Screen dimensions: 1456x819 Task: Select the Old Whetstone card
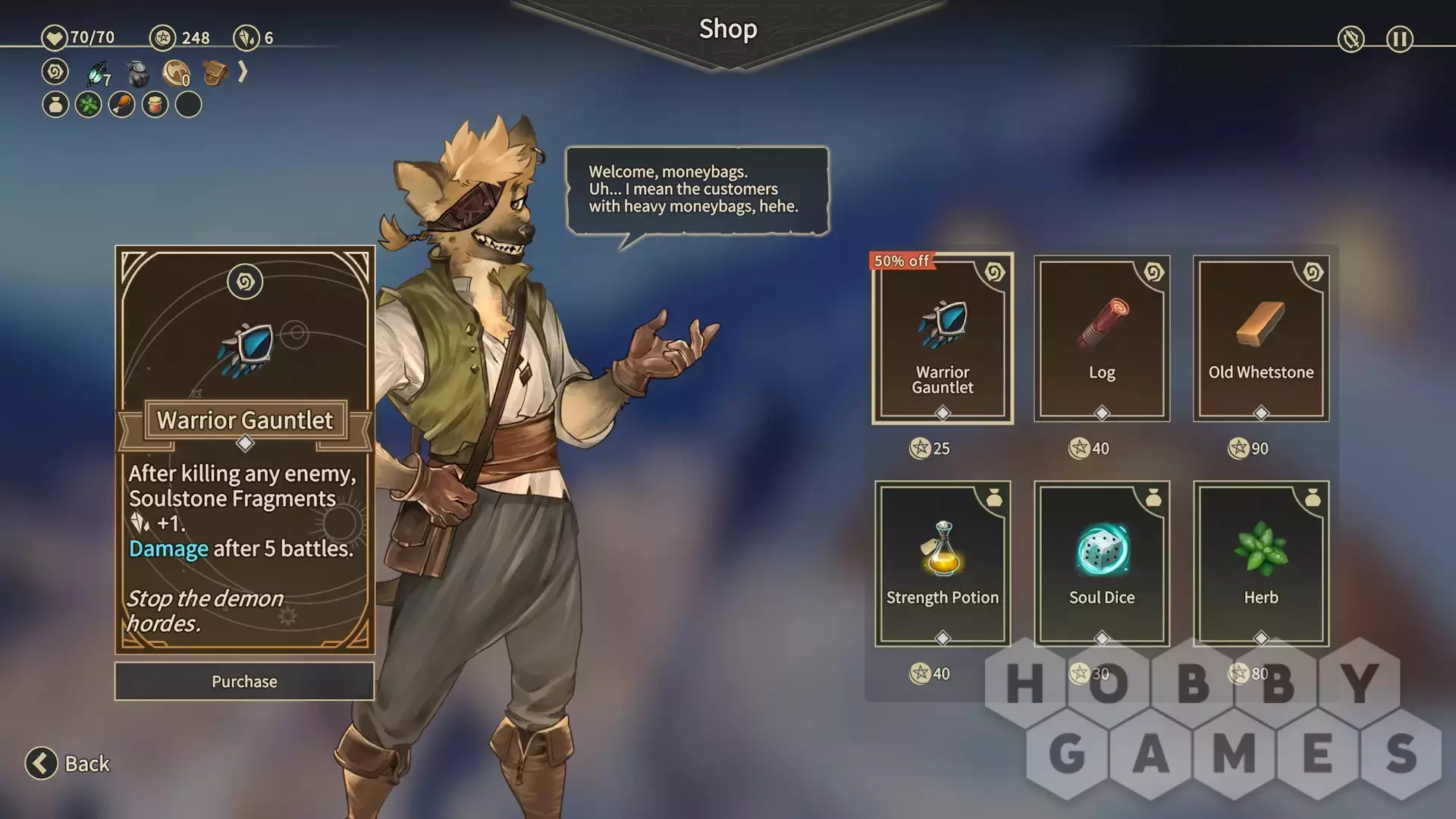click(1260, 339)
